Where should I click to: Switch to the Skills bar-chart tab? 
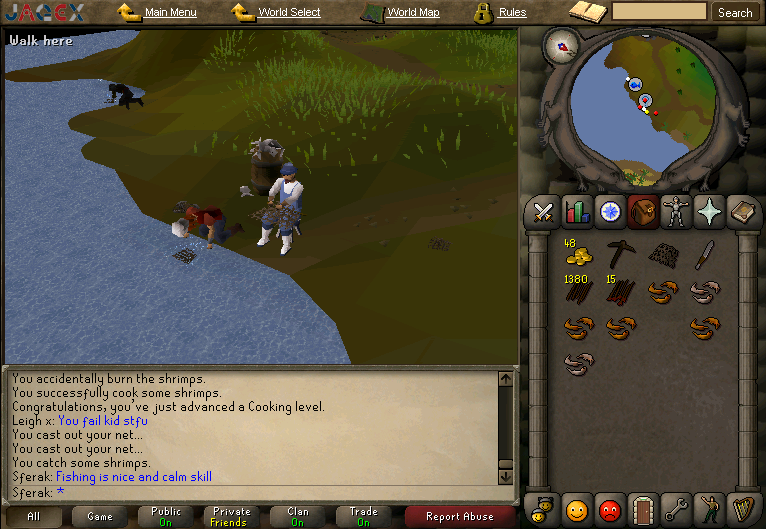point(576,212)
